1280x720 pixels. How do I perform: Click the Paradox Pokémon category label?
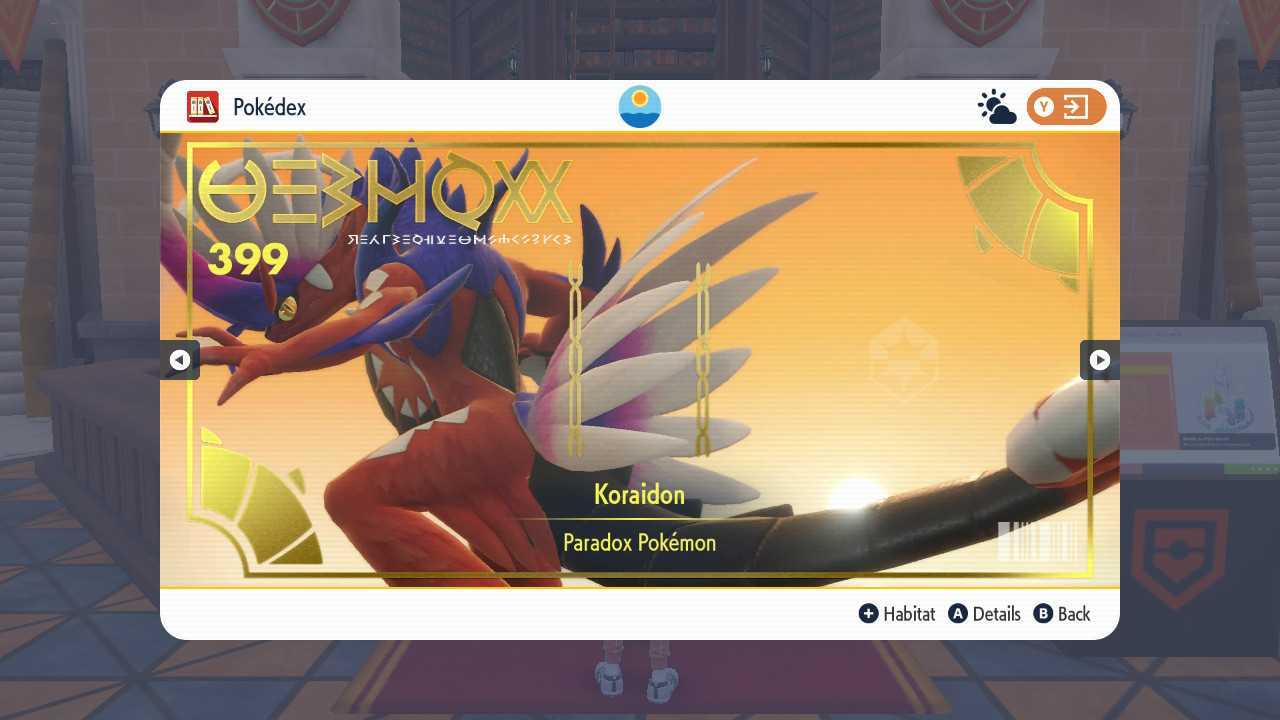click(639, 543)
